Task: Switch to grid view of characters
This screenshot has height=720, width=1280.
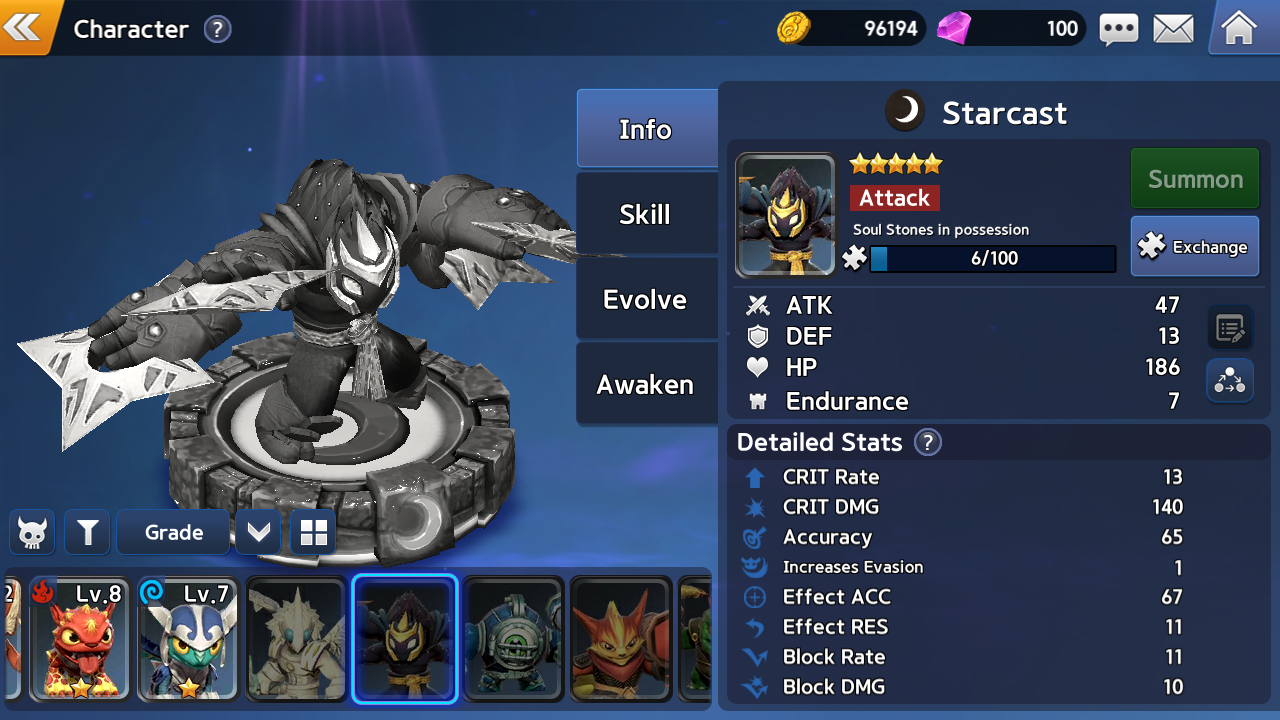Action: 313,533
